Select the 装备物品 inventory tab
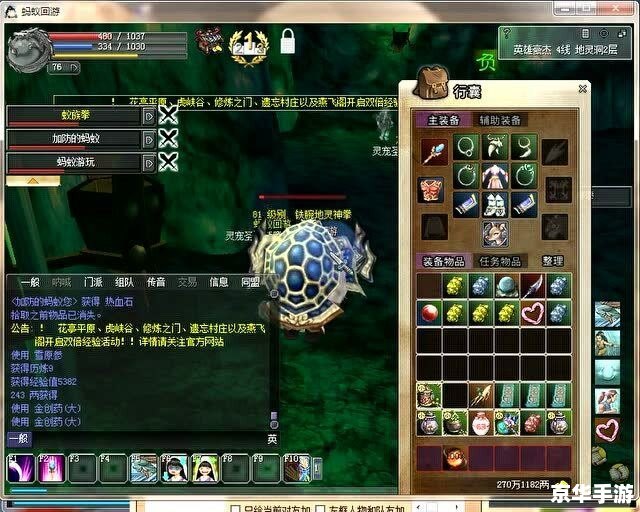Image resolution: width=640 pixels, height=512 pixels. (443, 261)
